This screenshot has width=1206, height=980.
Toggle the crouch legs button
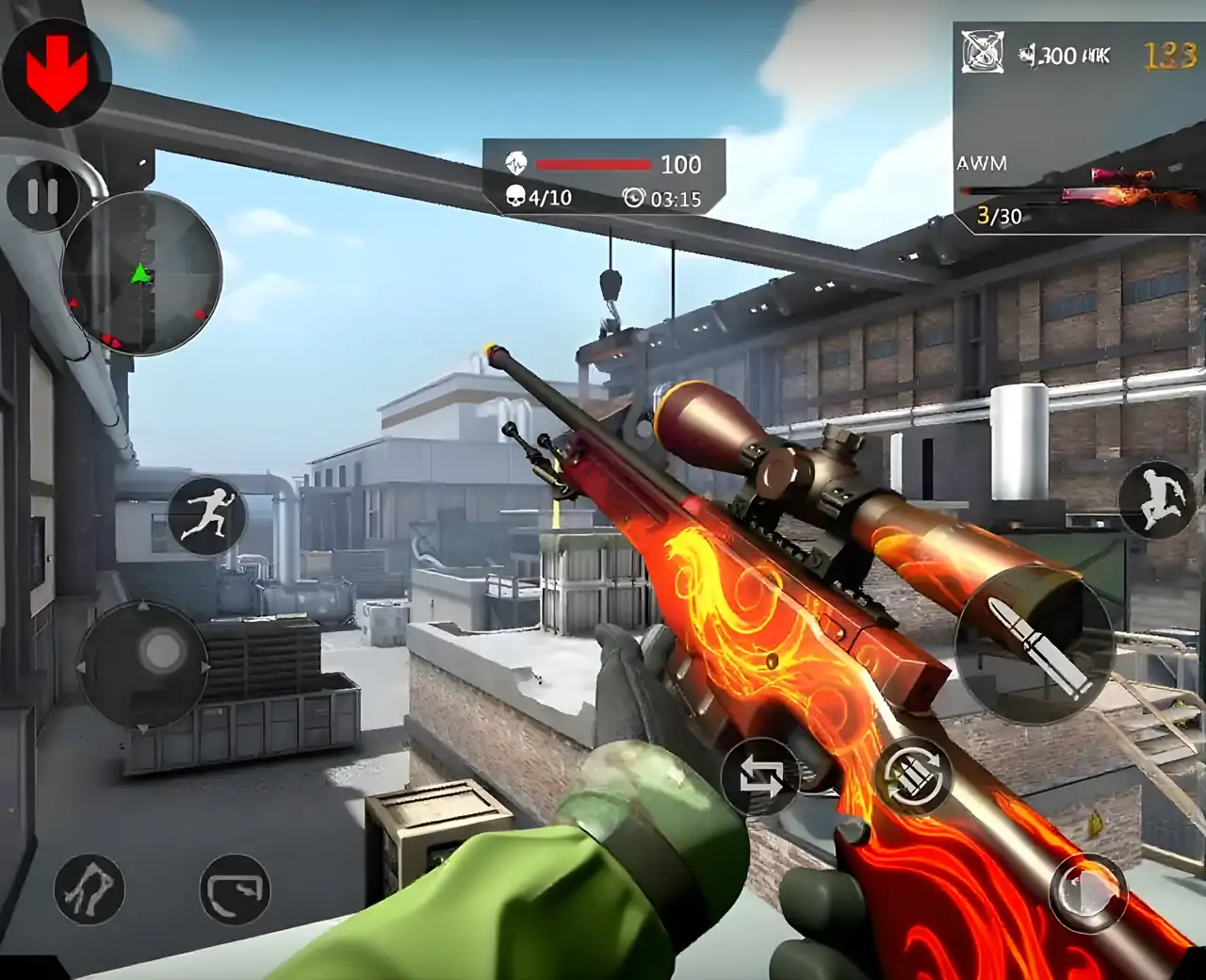click(90, 889)
